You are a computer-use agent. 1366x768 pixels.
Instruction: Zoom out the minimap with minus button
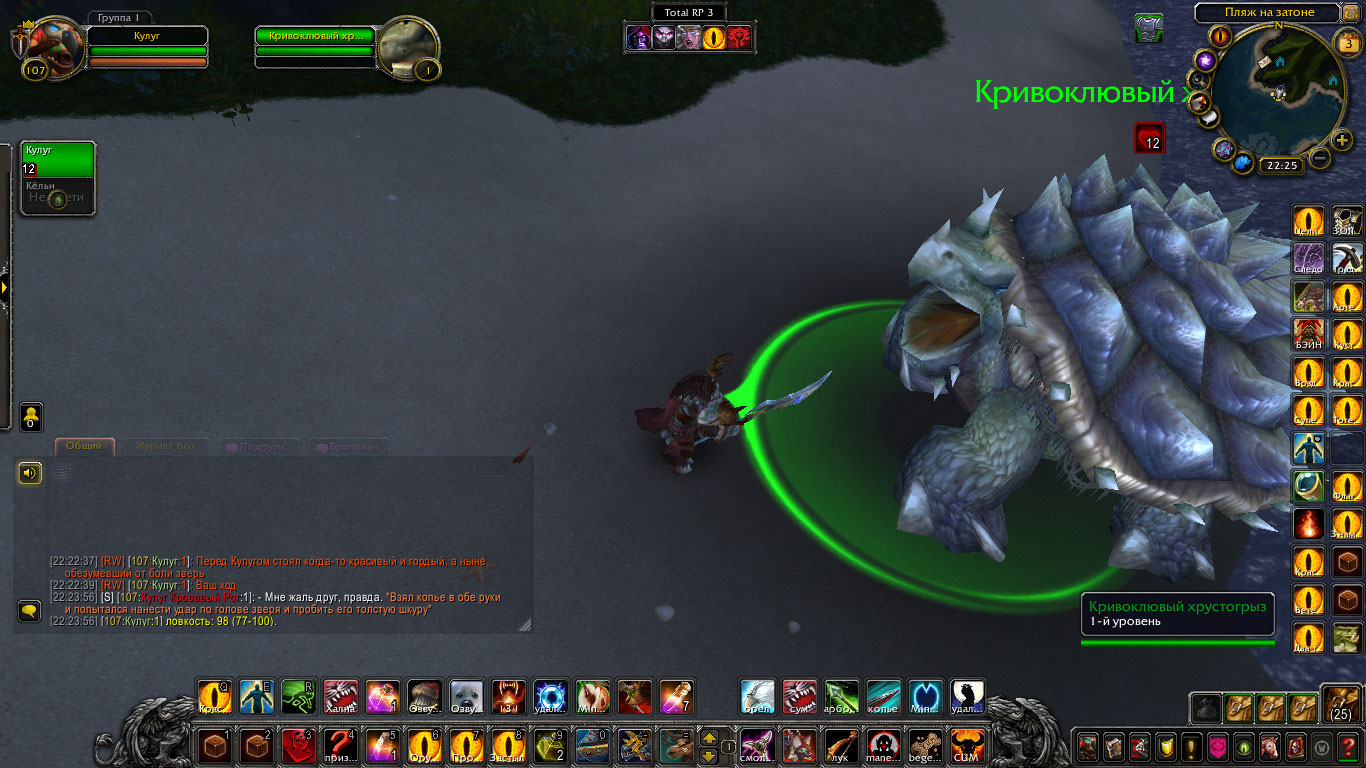pyautogui.click(x=1320, y=158)
